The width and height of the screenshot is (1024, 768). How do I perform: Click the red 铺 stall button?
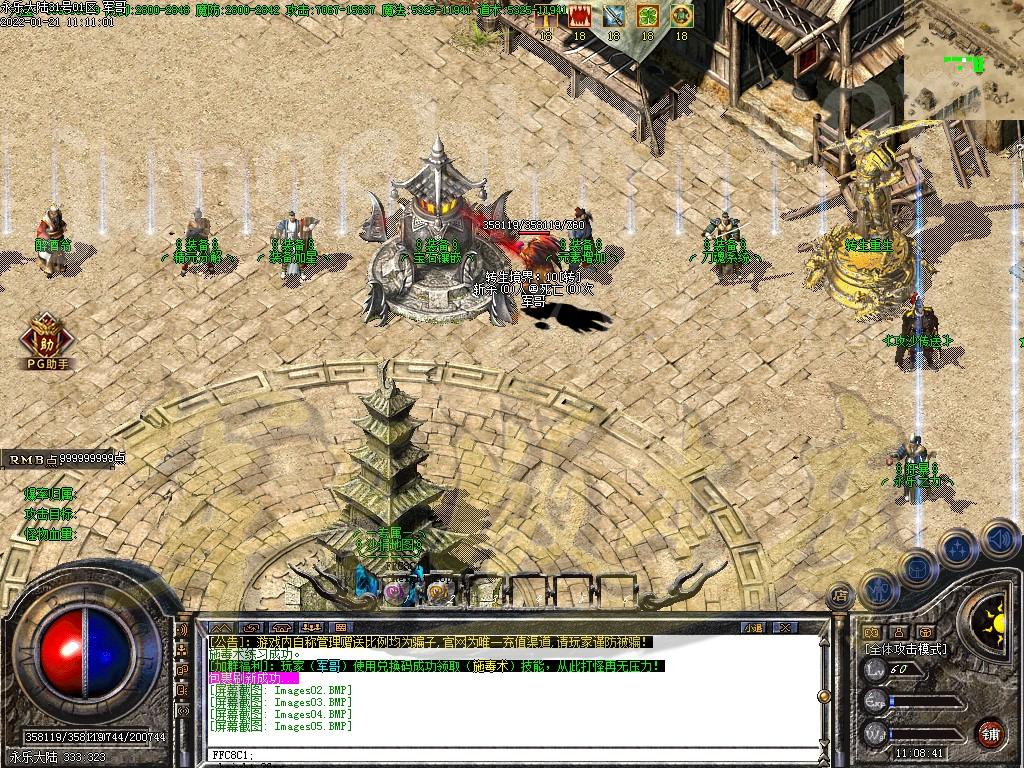click(x=990, y=733)
